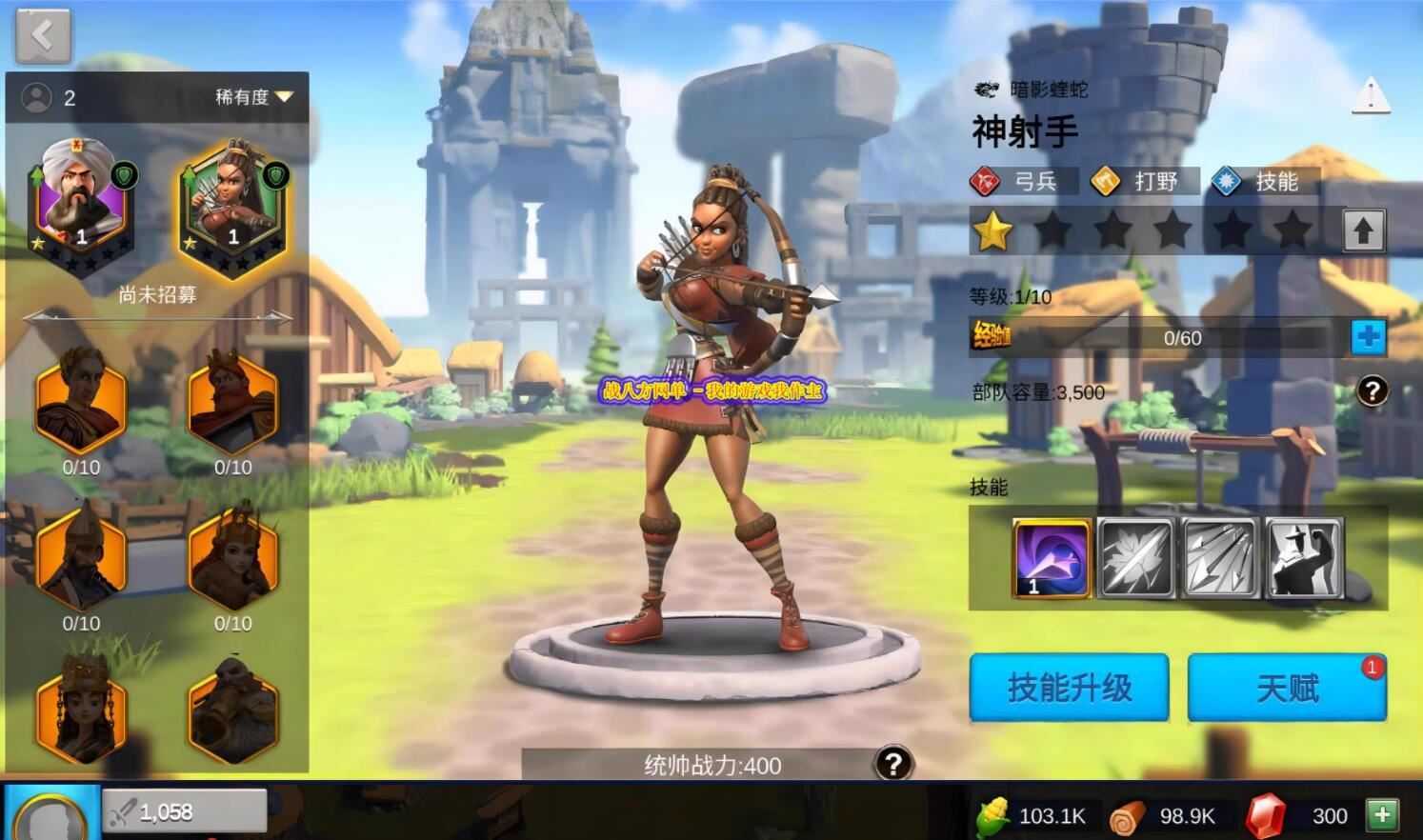
Task: Select the first purple skill icon
Action: click(1051, 559)
